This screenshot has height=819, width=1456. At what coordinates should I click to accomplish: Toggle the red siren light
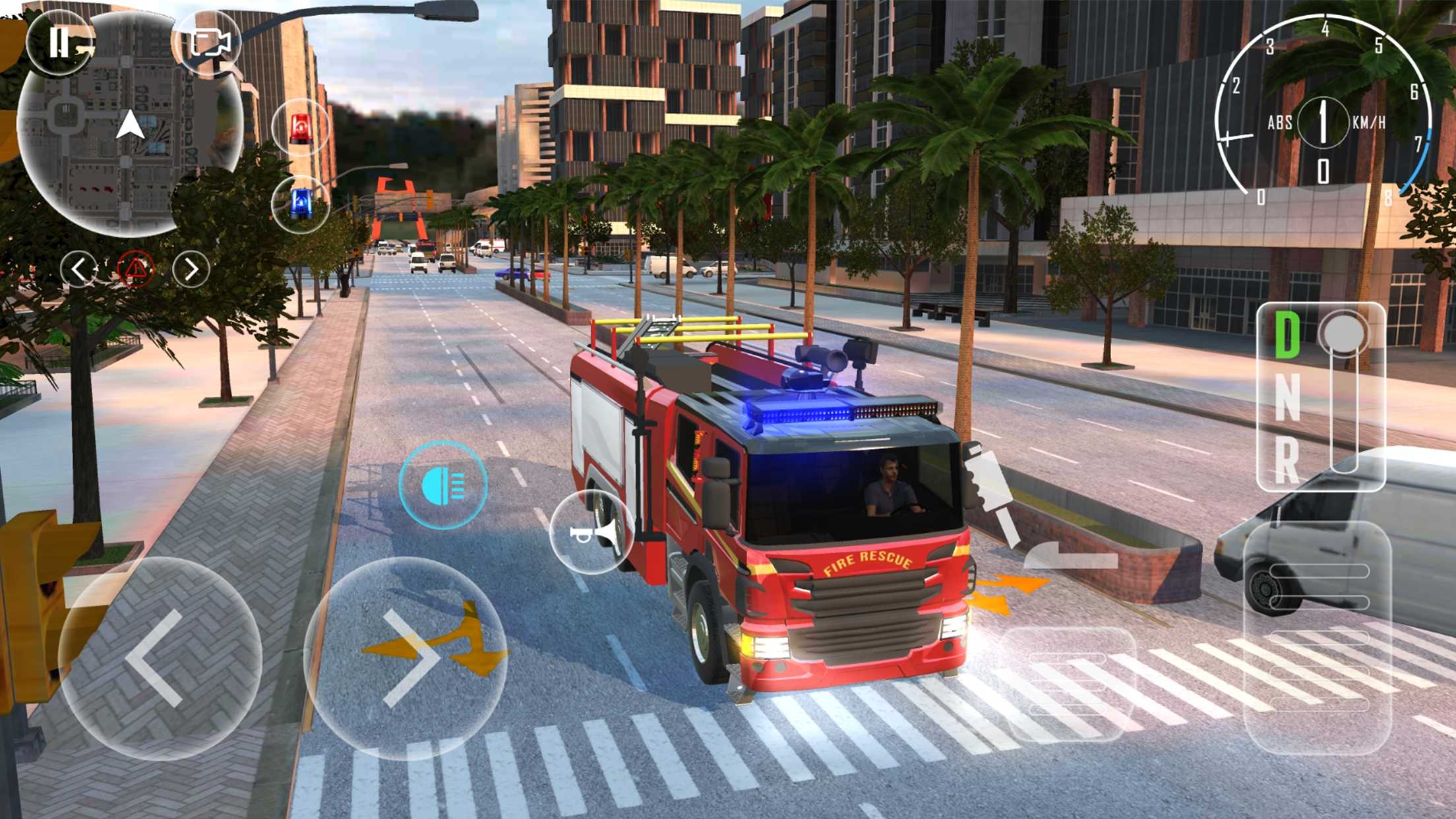tap(301, 128)
